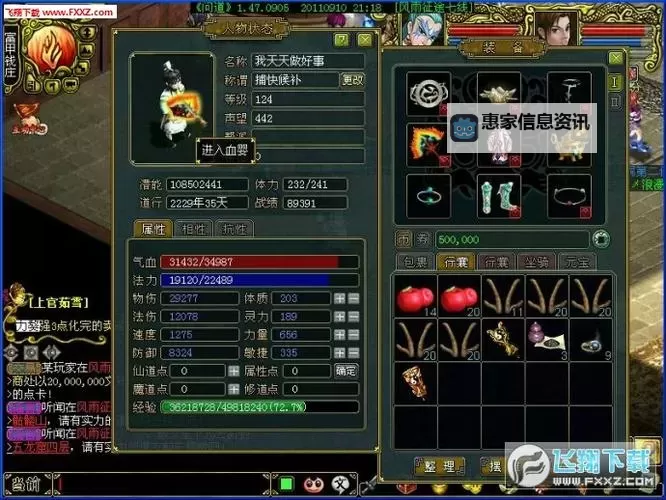The width and height of the screenshot is (666, 500).
Task: Add one point to 体质
Action: pyautogui.click(x=340, y=298)
